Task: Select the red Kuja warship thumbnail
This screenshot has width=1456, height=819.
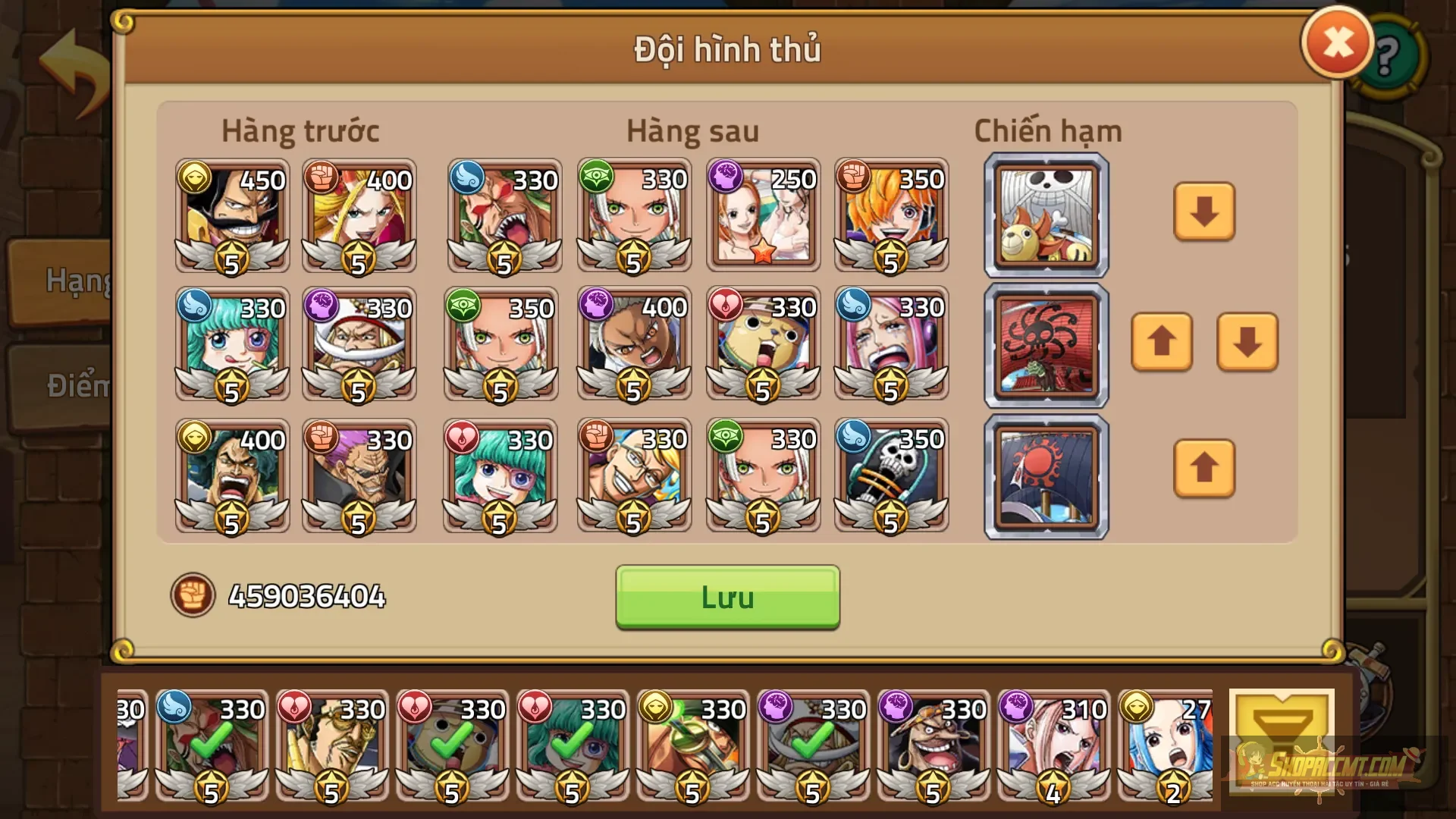Action: point(1045,346)
